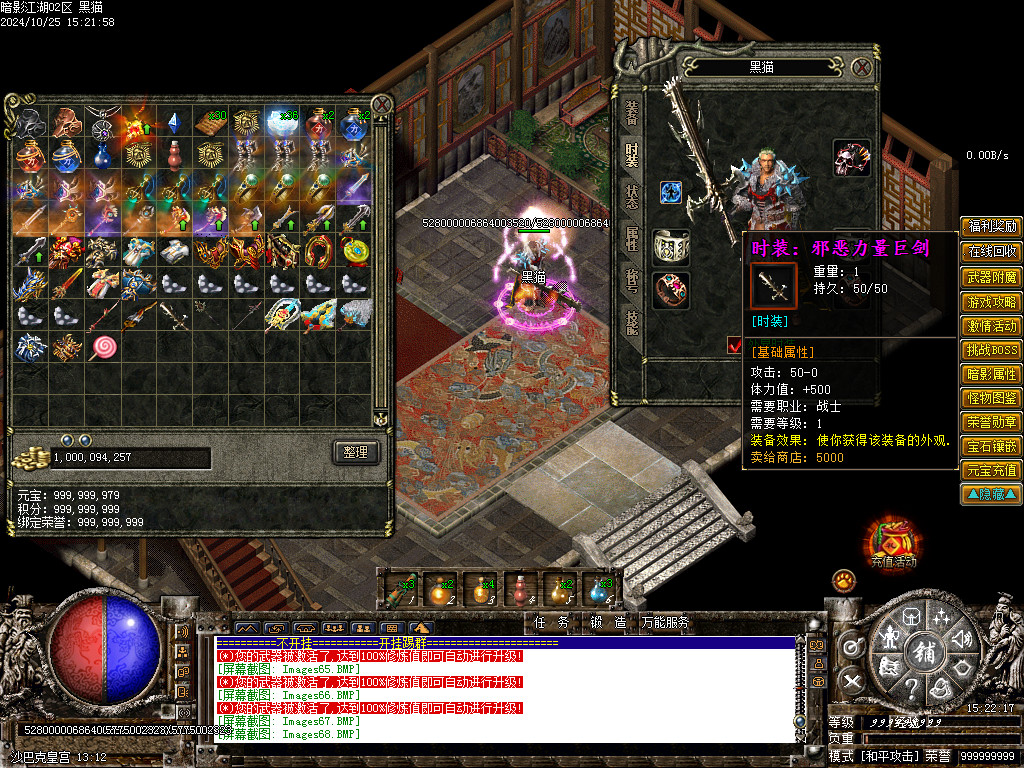Open 在线回收 online recycling

(x=991, y=251)
